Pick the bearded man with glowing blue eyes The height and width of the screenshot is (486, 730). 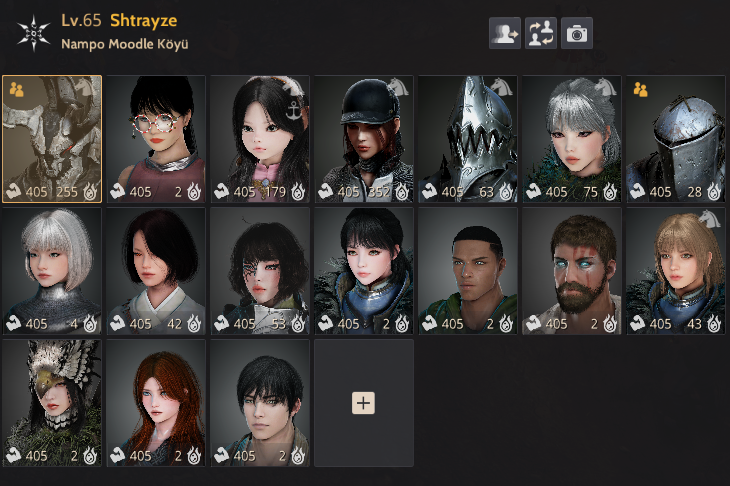[572, 270]
